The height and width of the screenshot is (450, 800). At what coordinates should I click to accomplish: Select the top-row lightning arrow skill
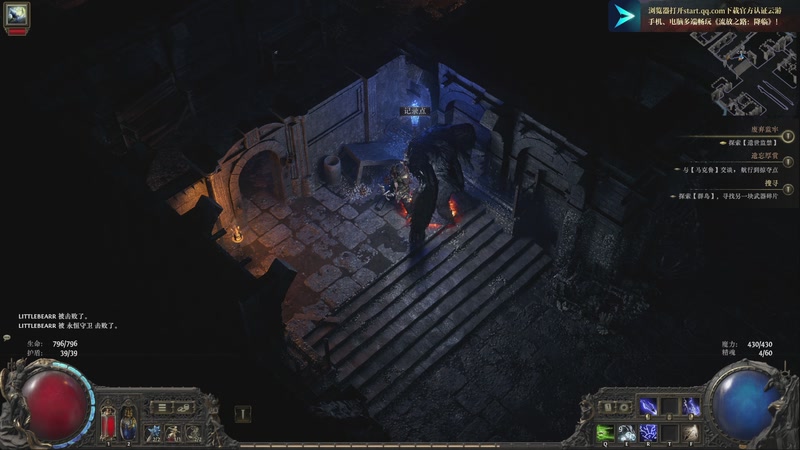pos(649,406)
